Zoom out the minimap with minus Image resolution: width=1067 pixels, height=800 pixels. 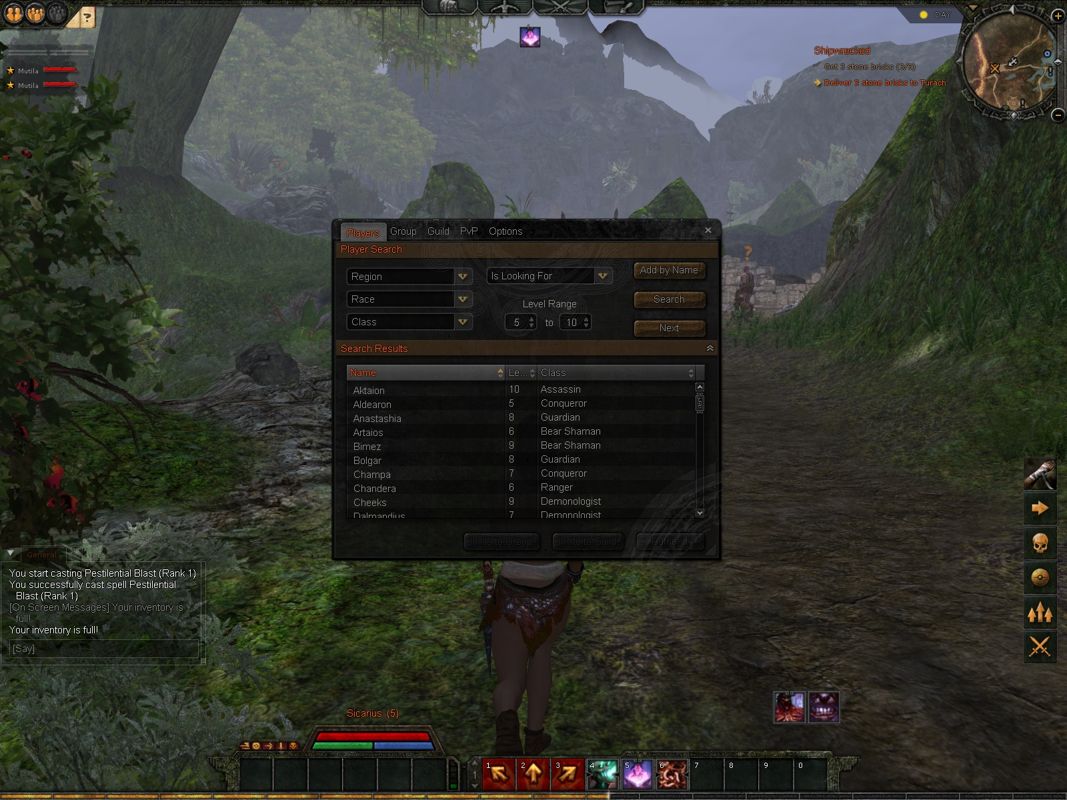(x=1058, y=115)
